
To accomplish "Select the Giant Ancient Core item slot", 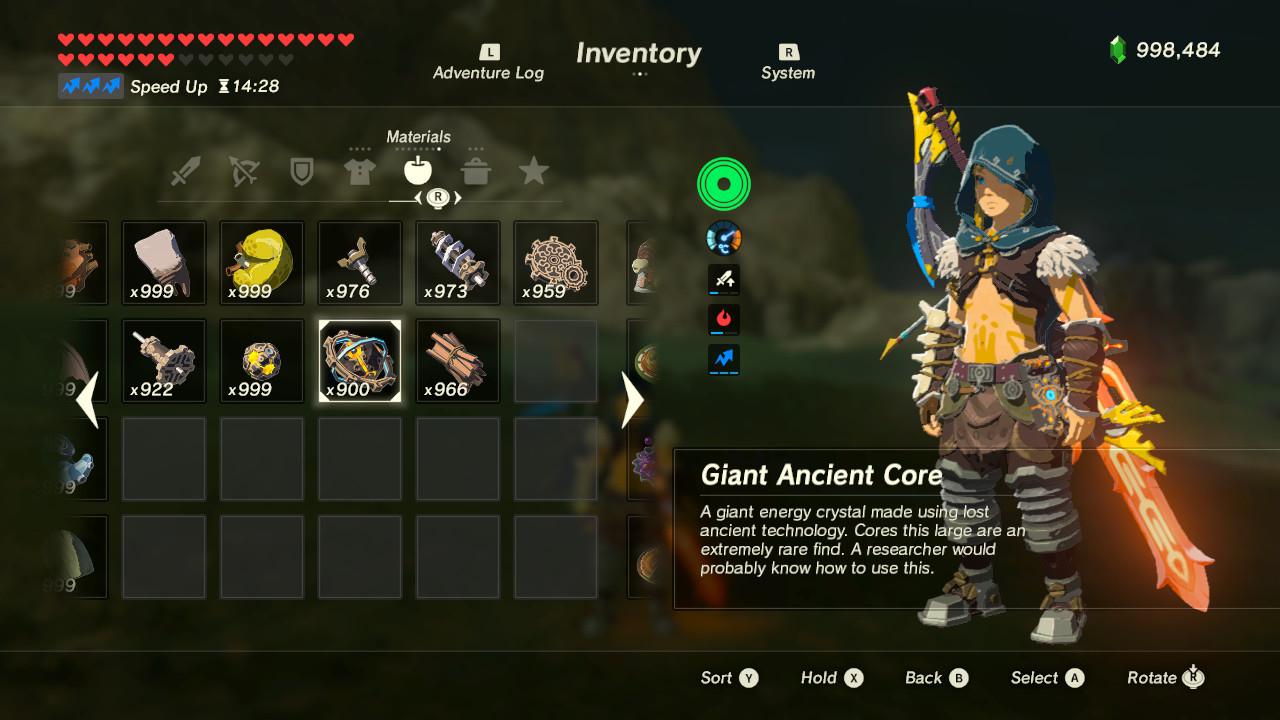I will (x=359, y=360).
